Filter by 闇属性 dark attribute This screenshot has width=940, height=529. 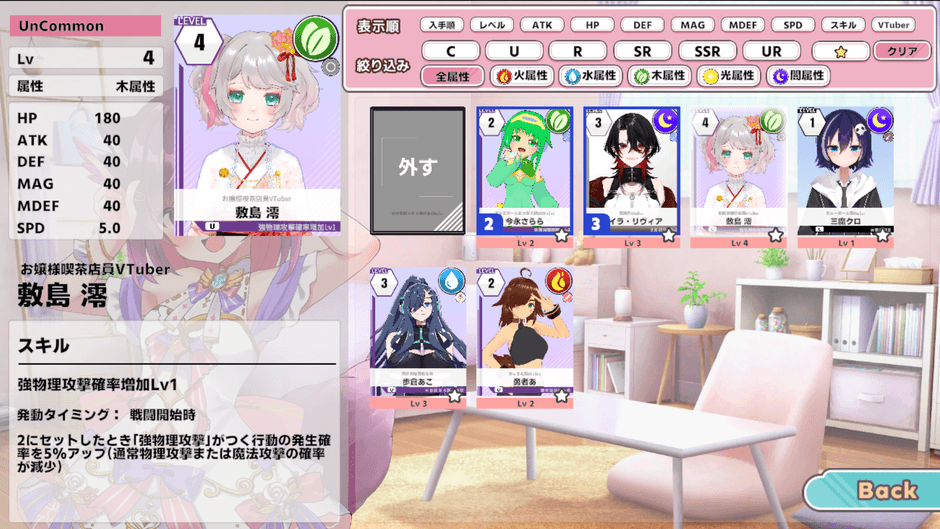(x=798, y=76)
